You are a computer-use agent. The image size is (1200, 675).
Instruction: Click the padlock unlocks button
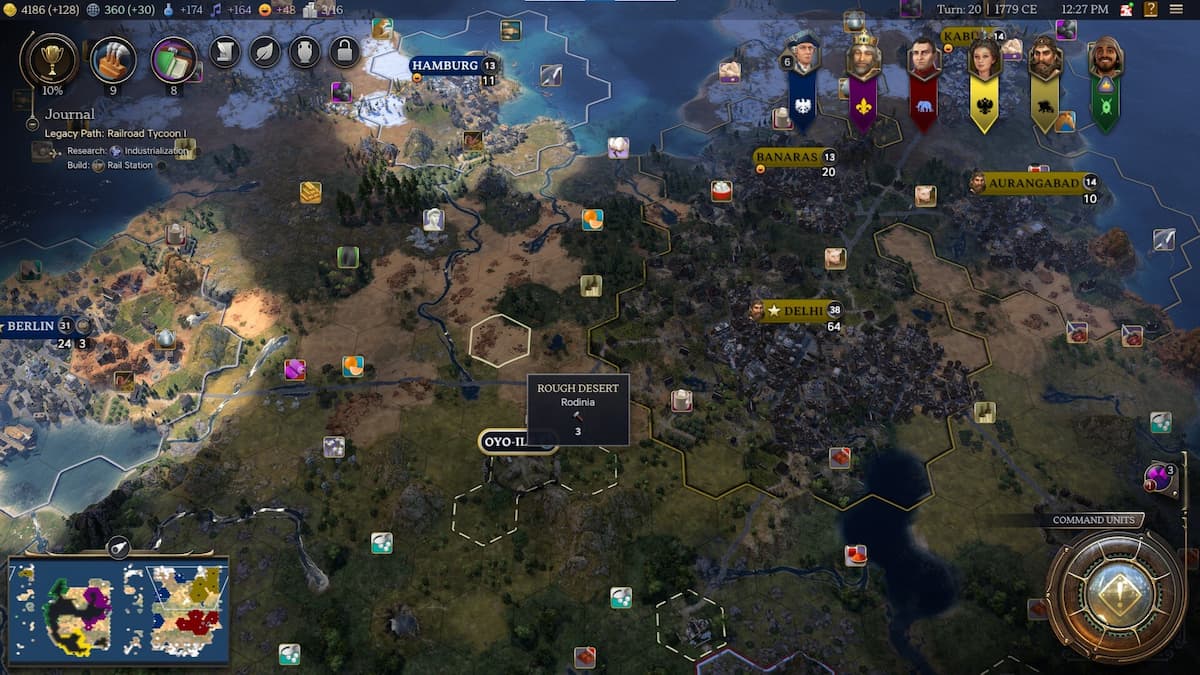click(x=344, y=51)
